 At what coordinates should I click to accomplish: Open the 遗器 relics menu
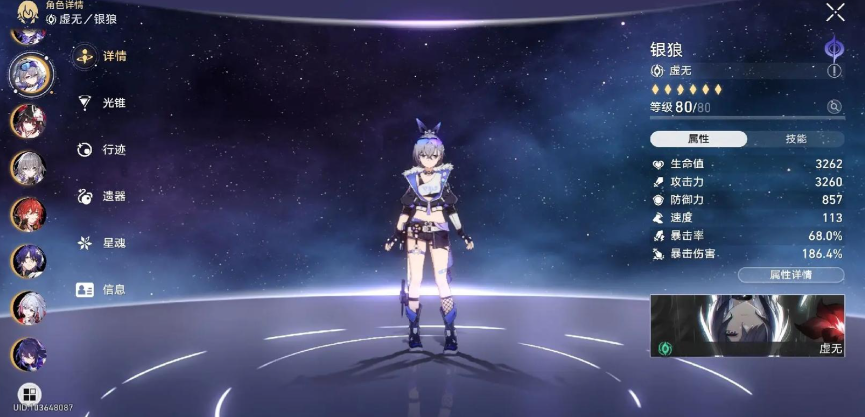pos(103,197)
